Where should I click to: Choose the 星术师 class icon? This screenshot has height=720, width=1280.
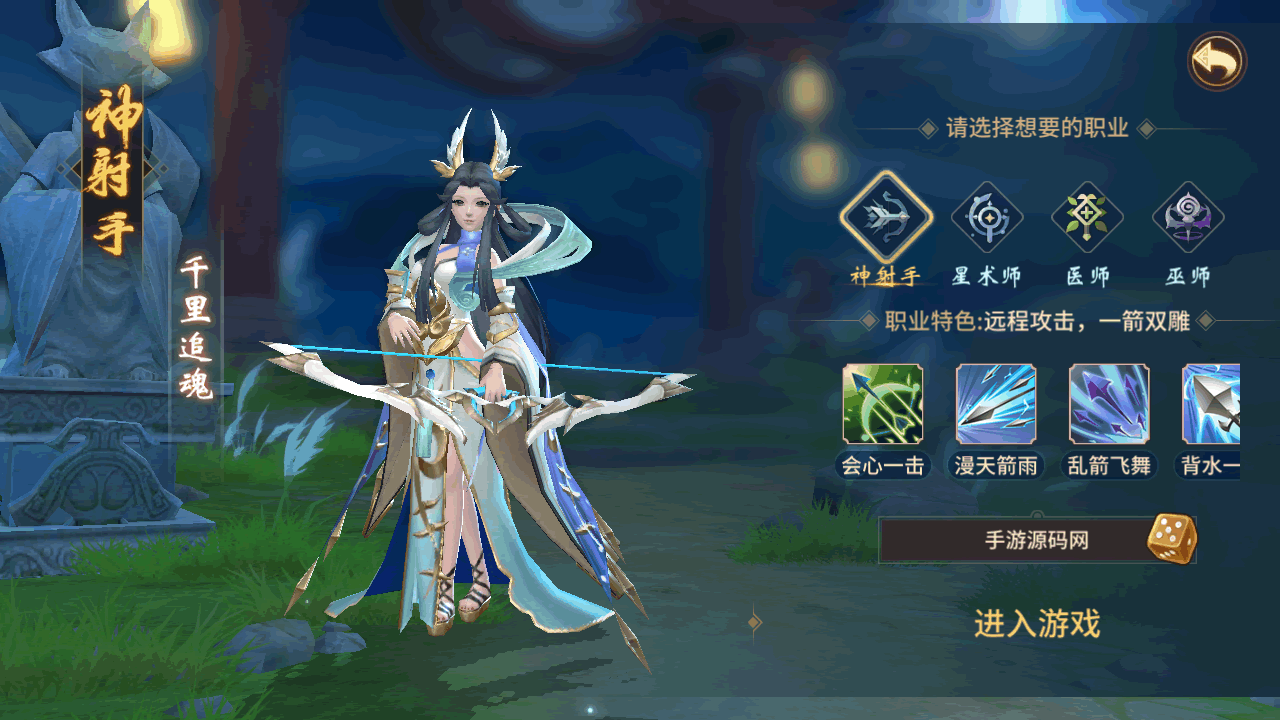986,217
